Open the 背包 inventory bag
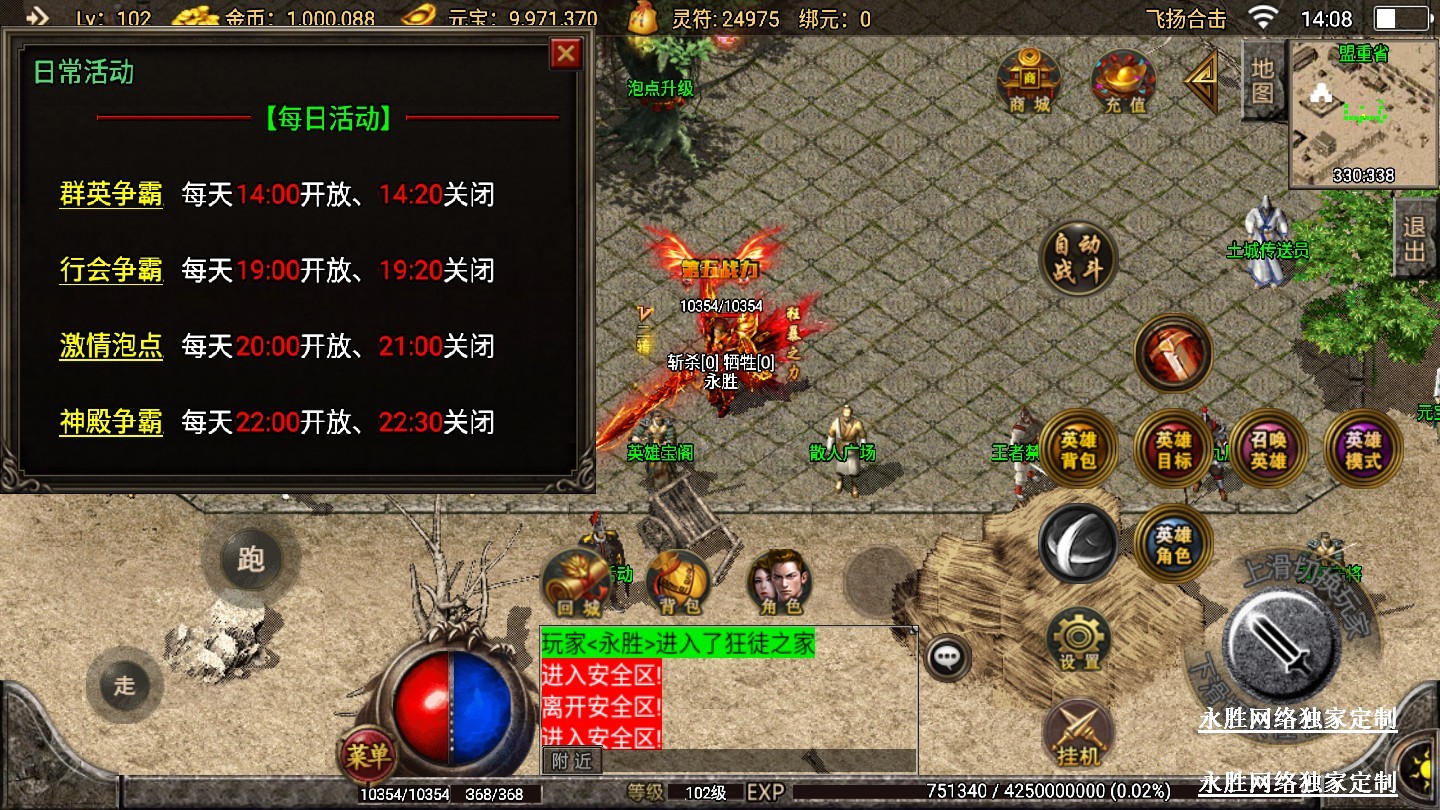The height and width of the screenshot is (810, 1440). [680, 582]
